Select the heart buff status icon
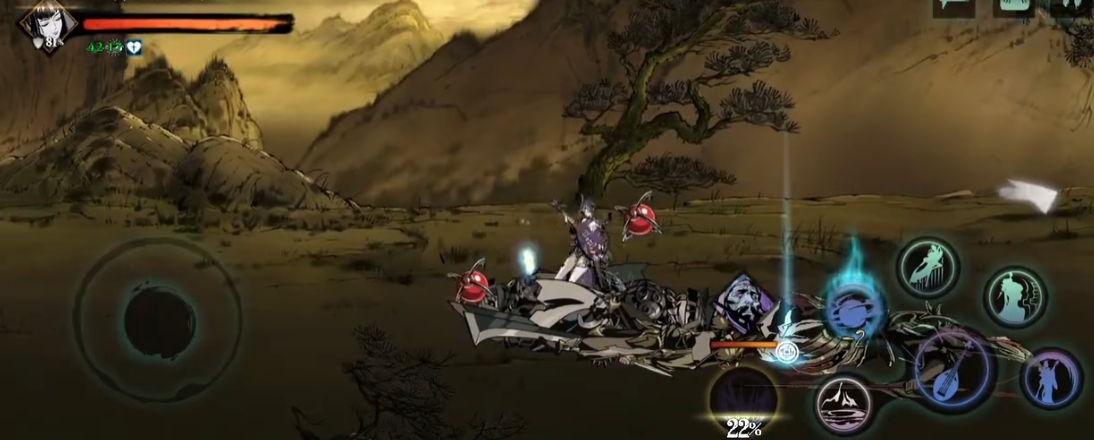Screen dimensions: 1094x440 click(135, 47)
